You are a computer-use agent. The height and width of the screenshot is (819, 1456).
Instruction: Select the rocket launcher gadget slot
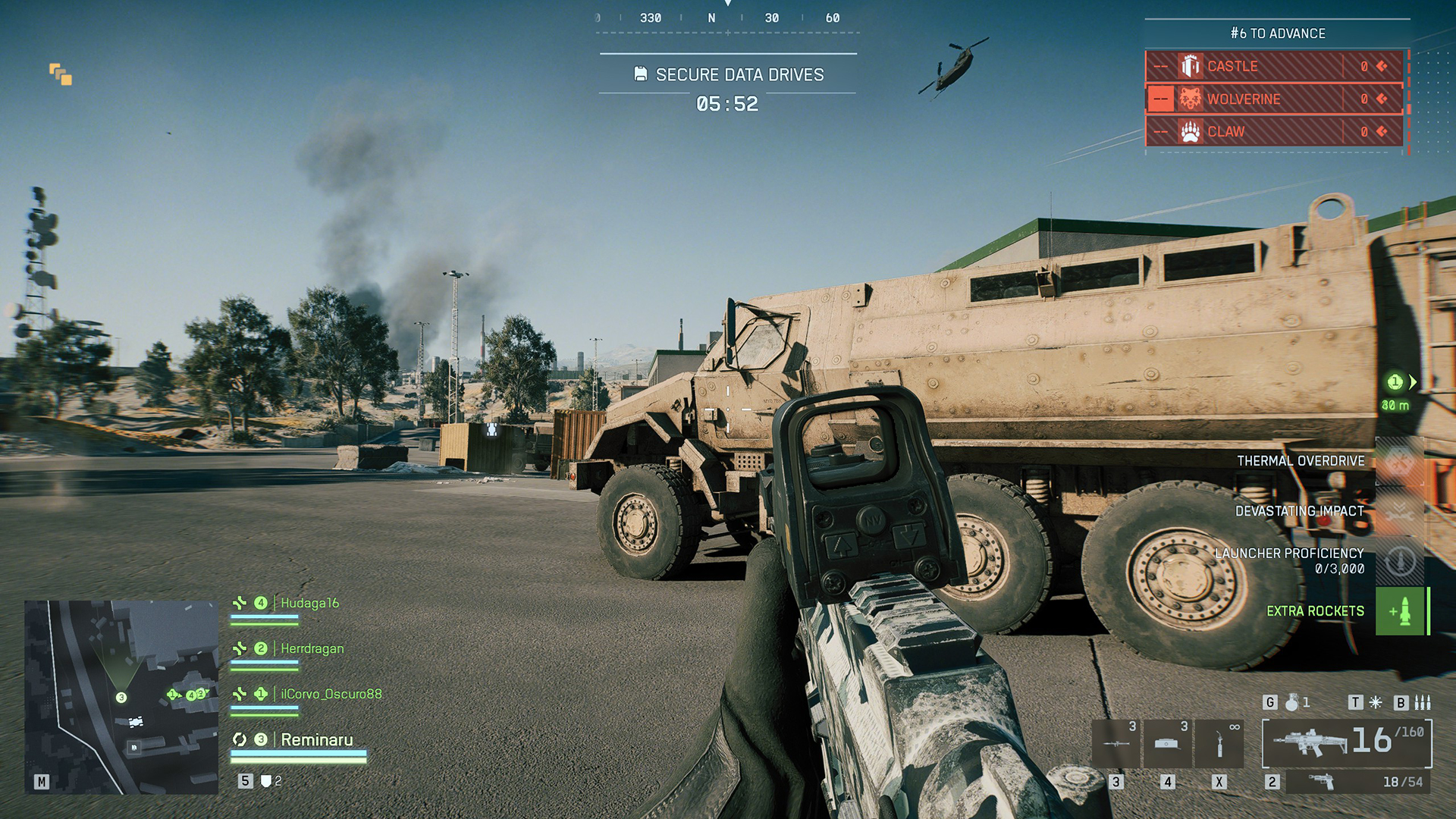click(1116, 744)
